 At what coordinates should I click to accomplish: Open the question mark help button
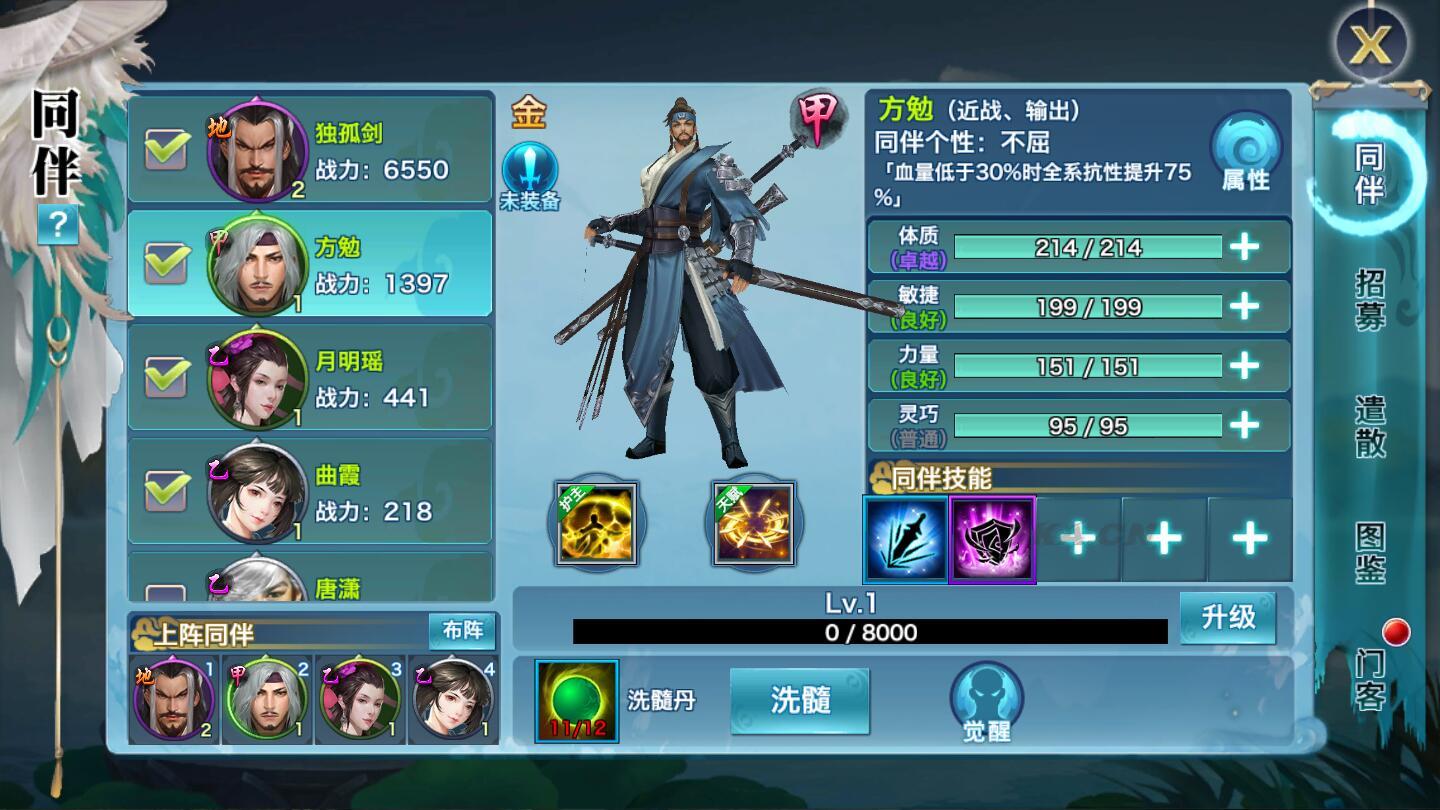57,226
